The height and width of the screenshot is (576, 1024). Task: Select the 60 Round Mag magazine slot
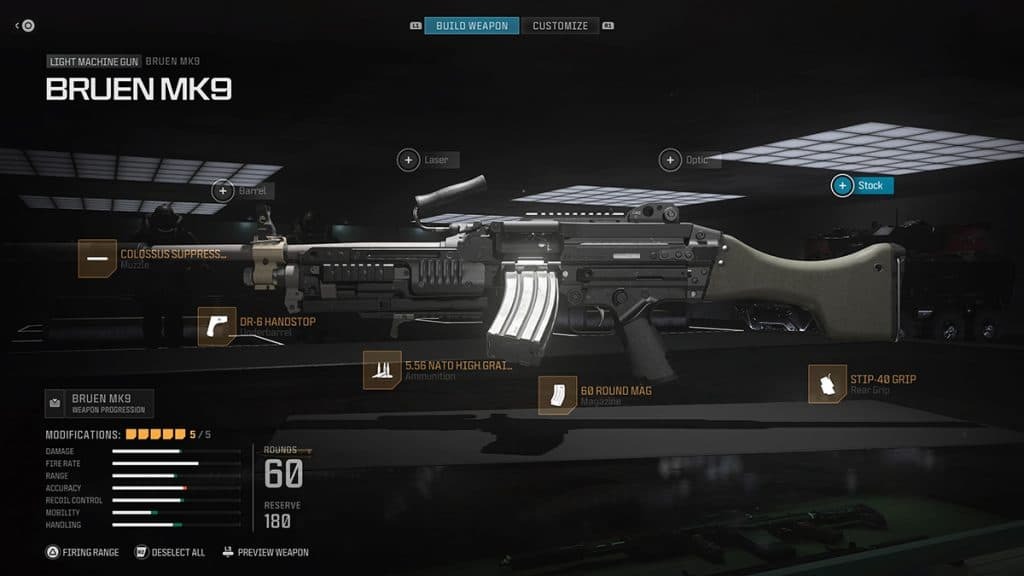pyautogui.click(x=557, y=395)
